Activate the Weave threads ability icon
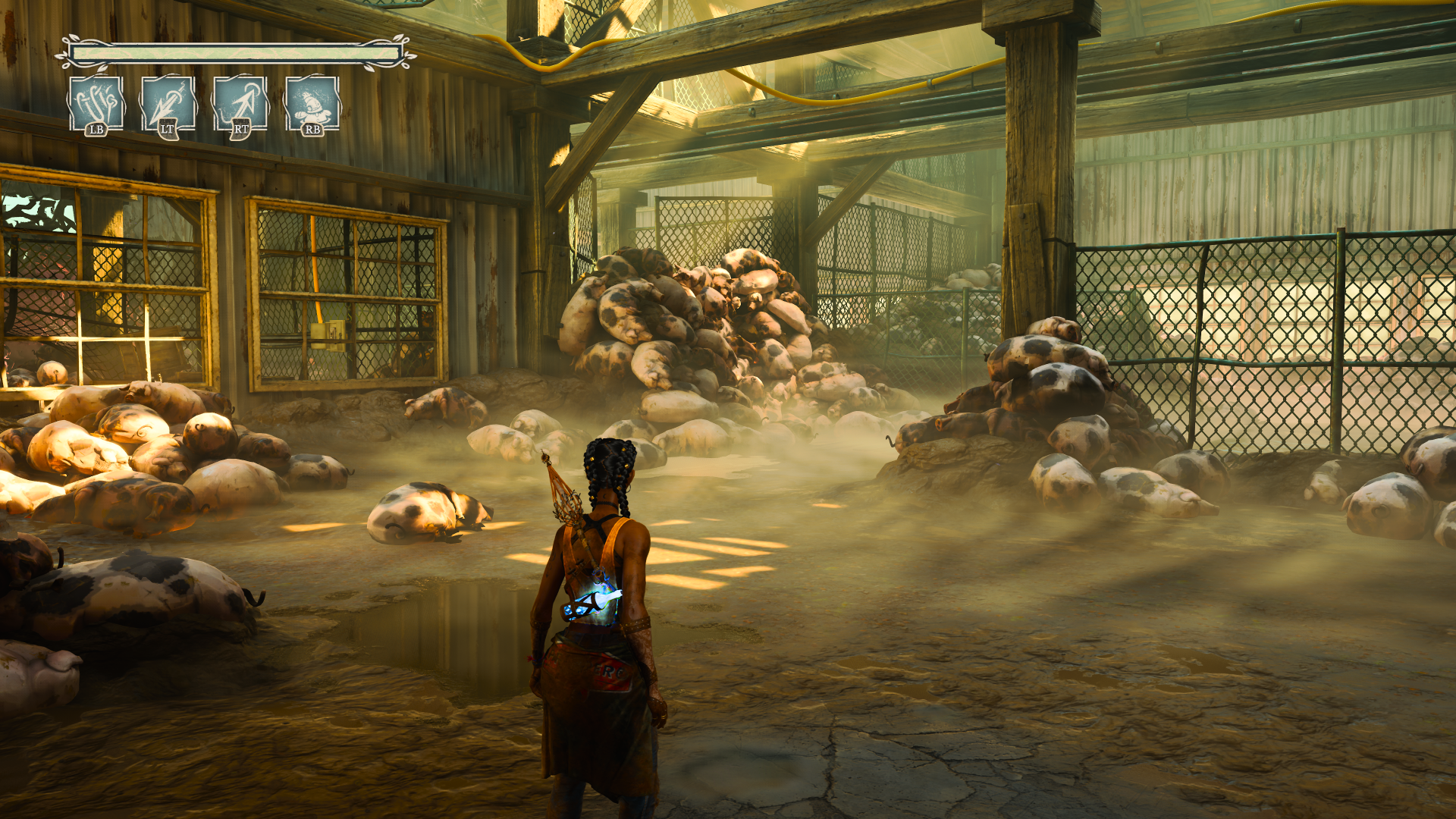1456x819 pixels. click(x=96, y=105)
